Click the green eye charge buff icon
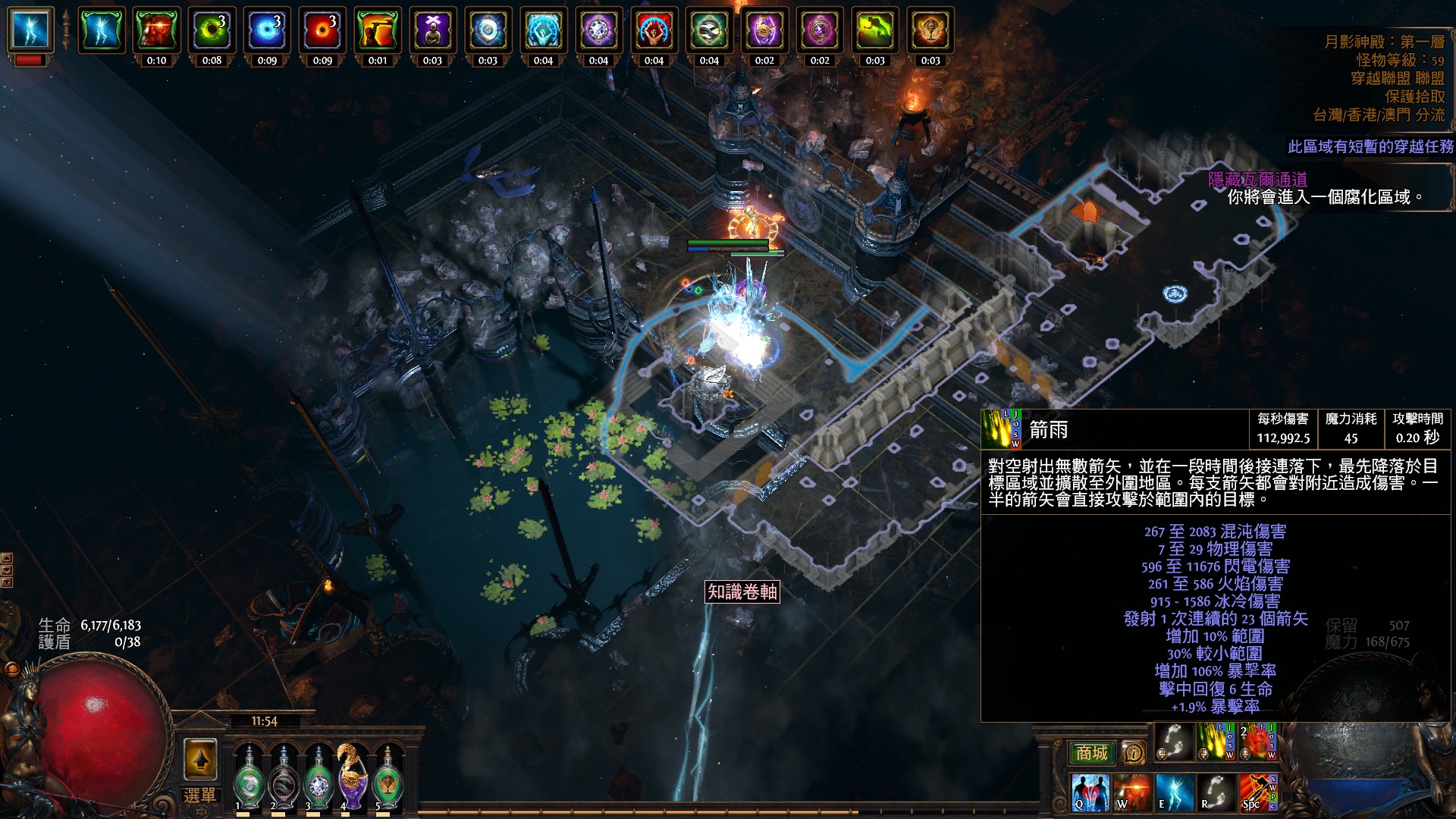 click(x=212, y=31)
